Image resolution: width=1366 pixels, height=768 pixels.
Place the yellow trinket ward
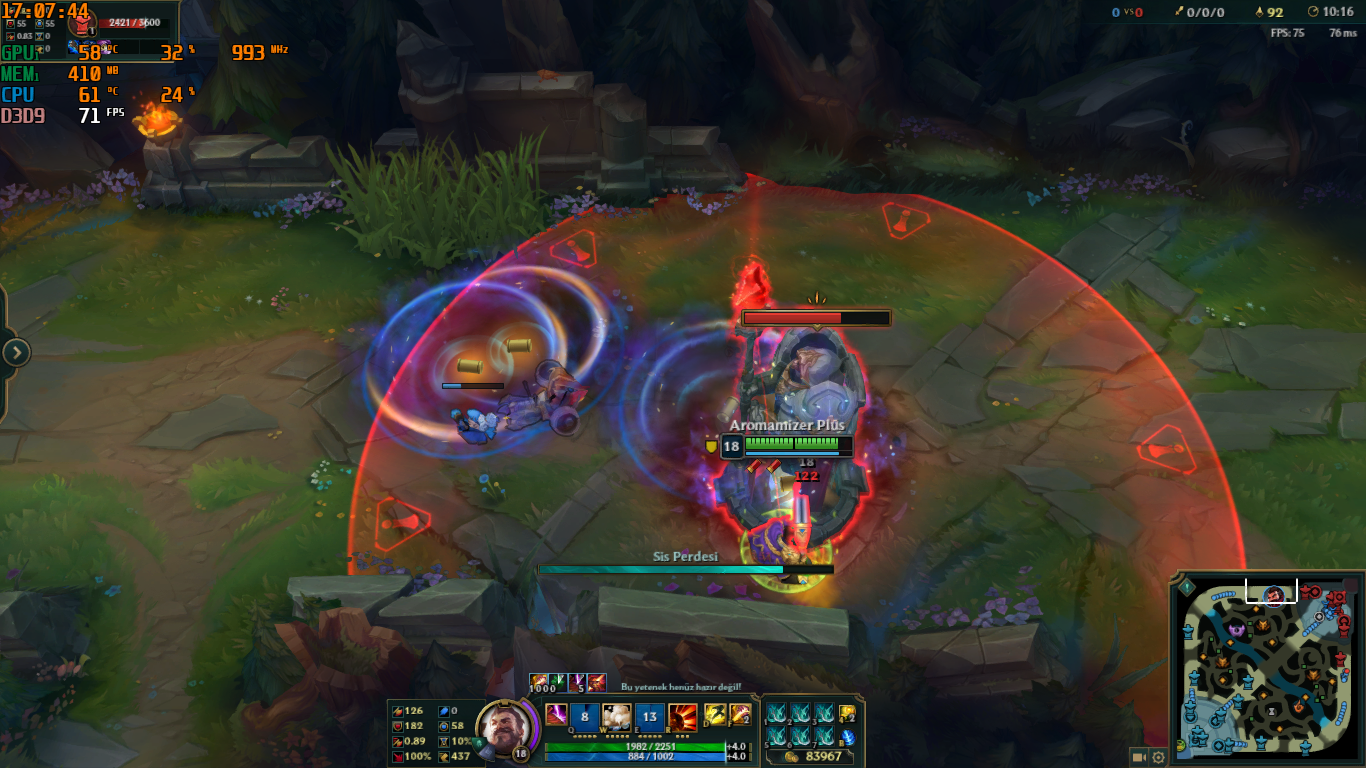847,714
